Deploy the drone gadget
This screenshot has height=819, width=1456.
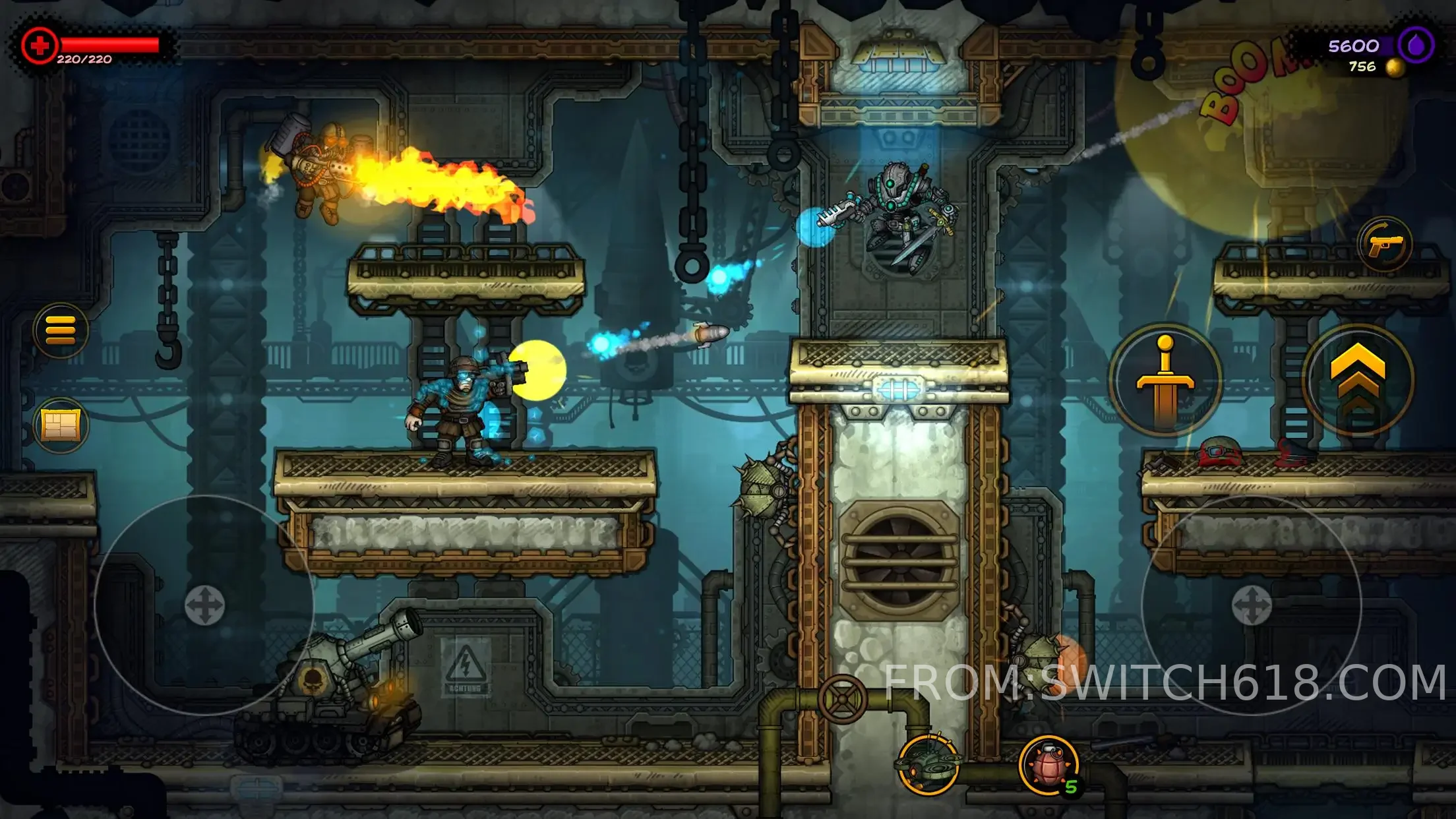(928, 764)
